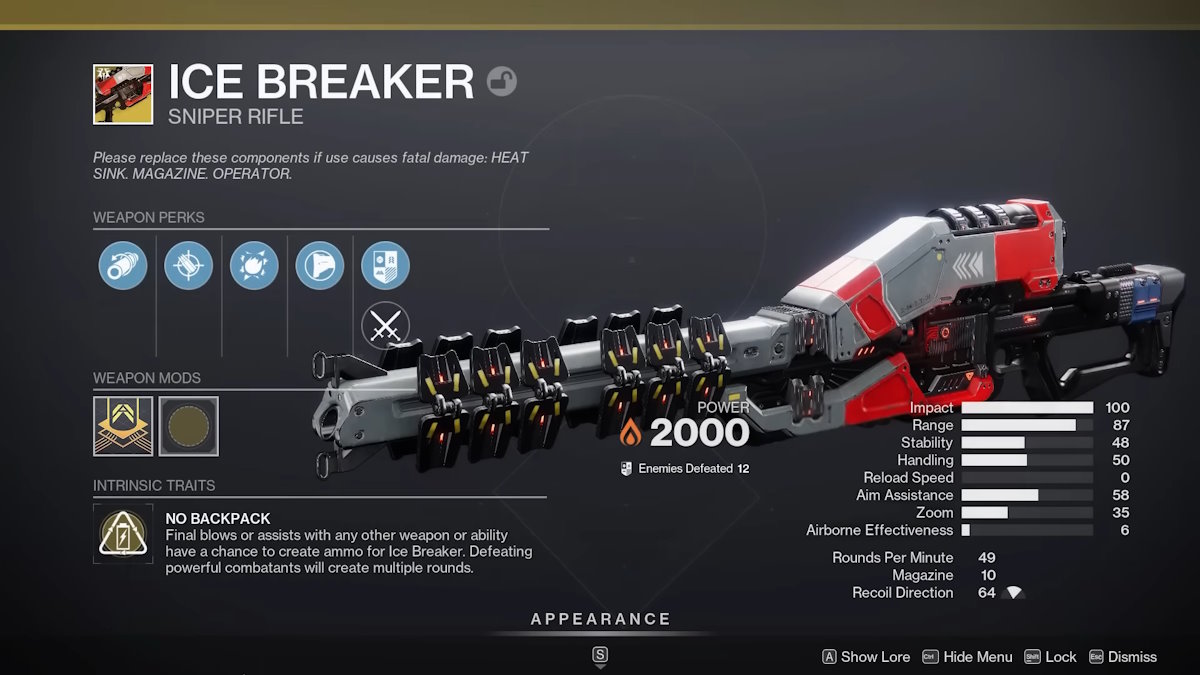
Task: Show the weapon lore
Action: point(866,657)
